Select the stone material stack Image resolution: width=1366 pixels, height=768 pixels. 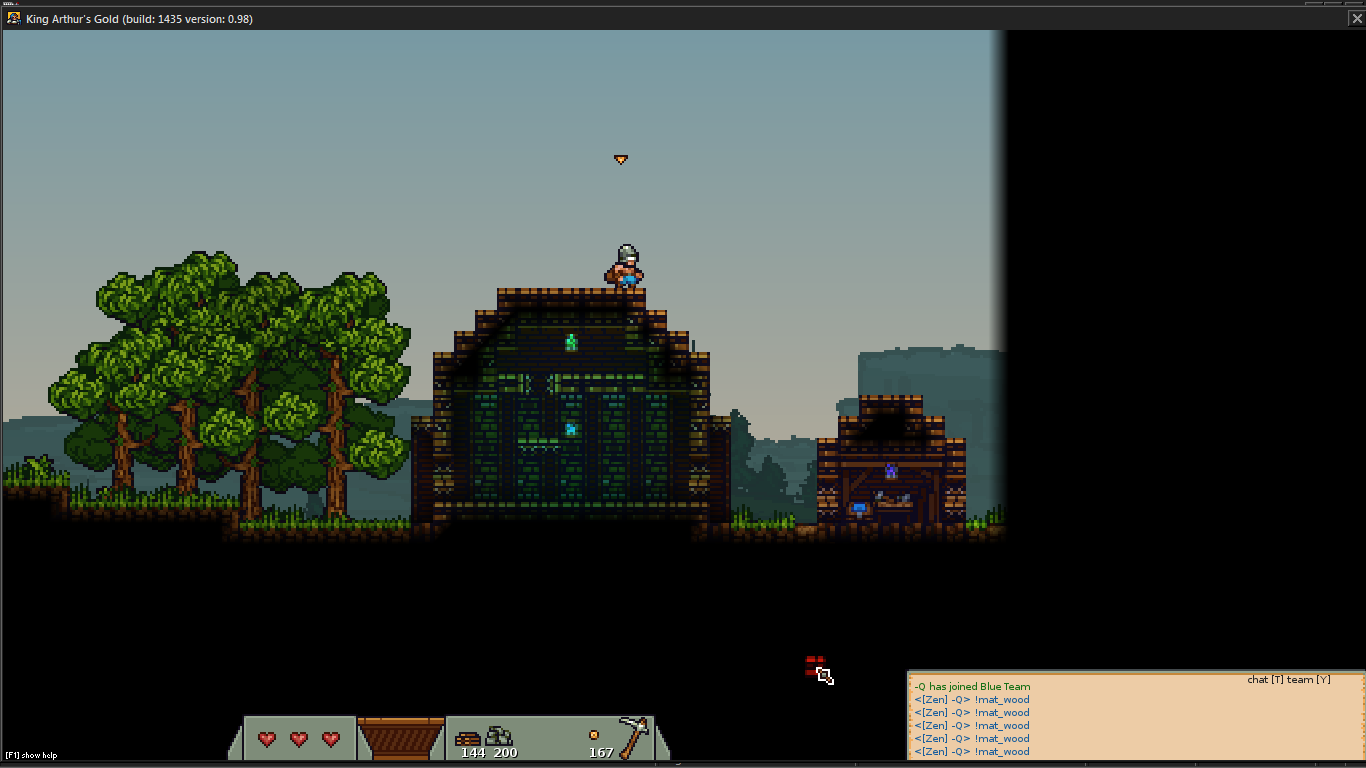point(499,737)
